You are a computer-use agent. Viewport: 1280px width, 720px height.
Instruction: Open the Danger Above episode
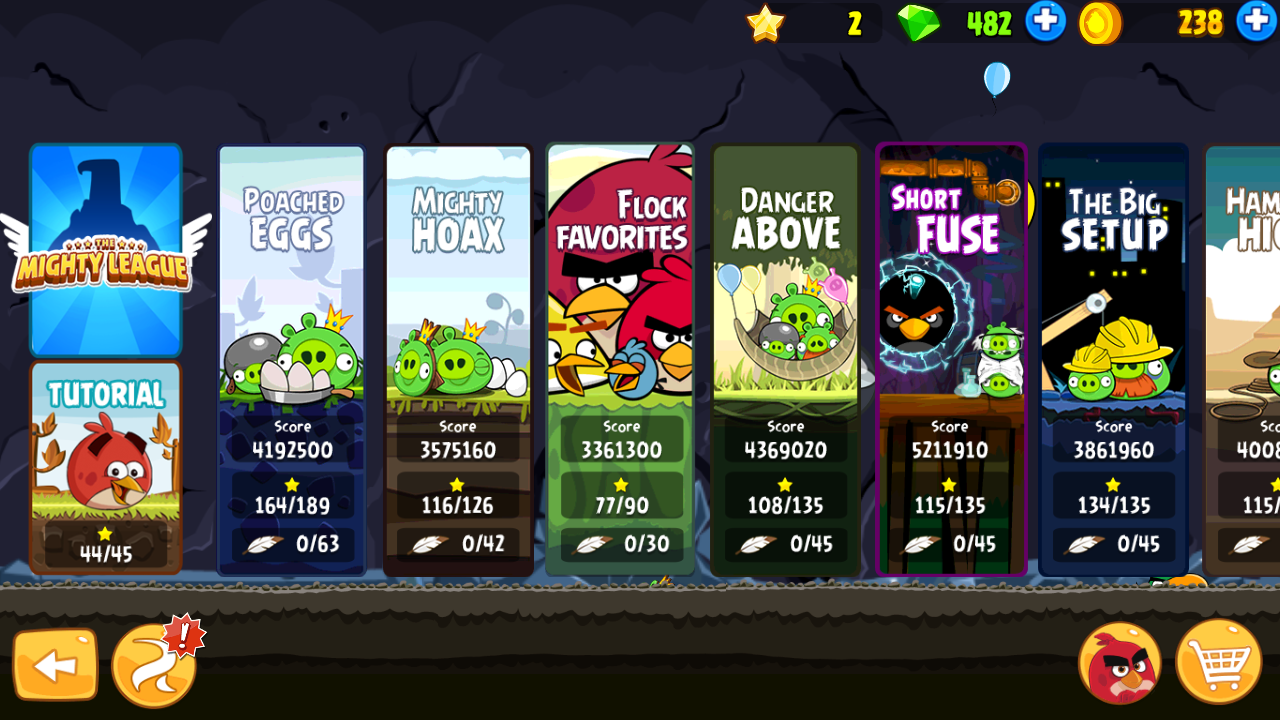click(785, 360)
